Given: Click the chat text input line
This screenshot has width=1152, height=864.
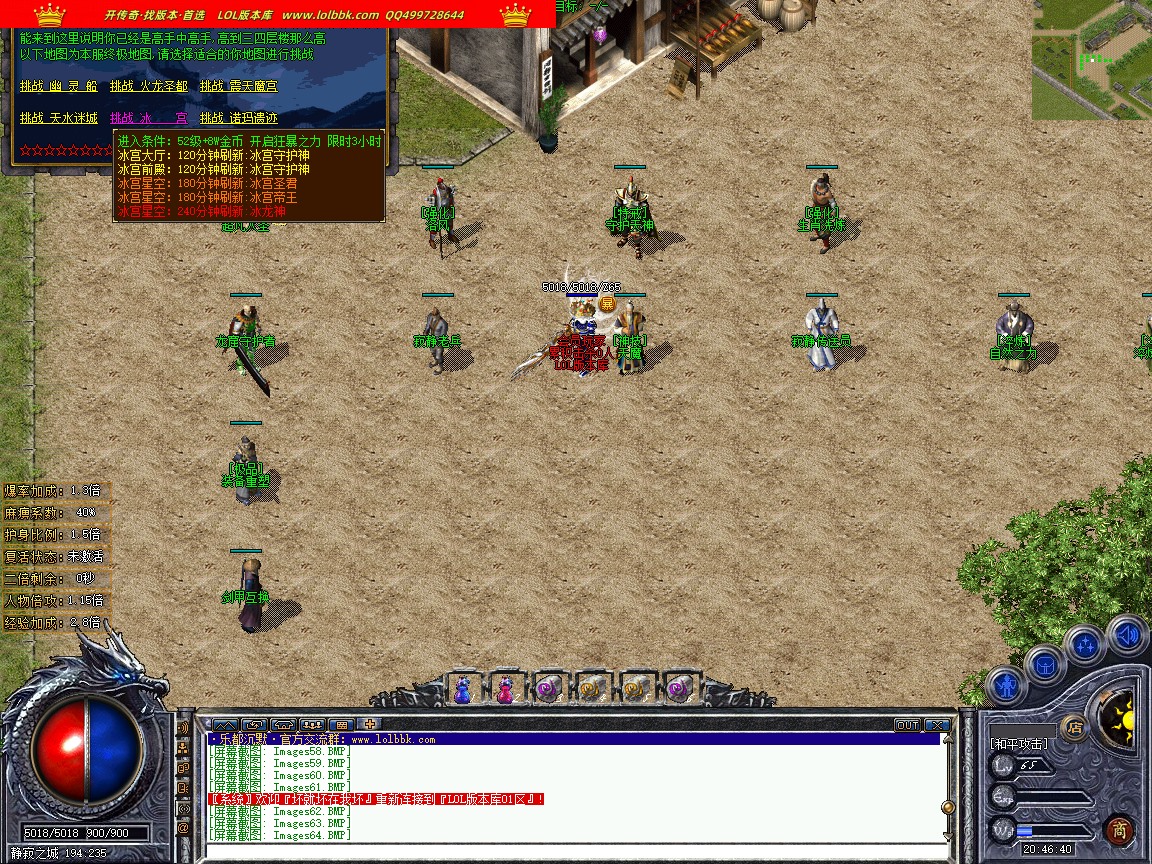Looking at the screenshot, I should pos(570,852).
